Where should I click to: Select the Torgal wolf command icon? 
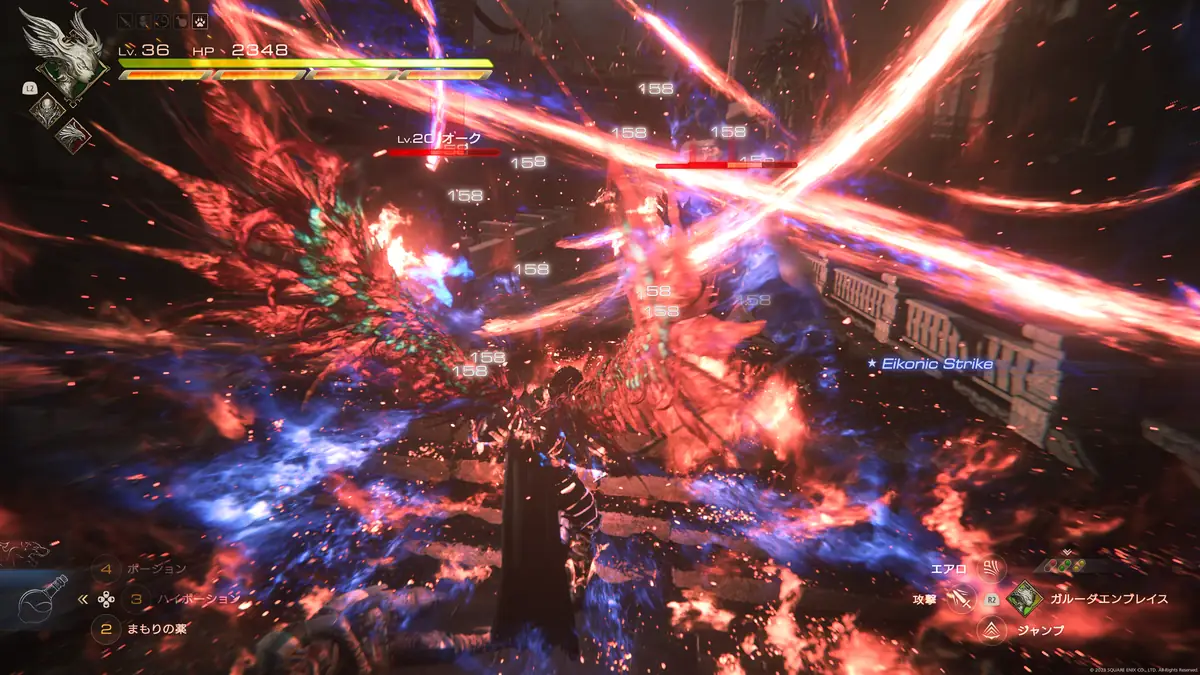click(24, 548)
